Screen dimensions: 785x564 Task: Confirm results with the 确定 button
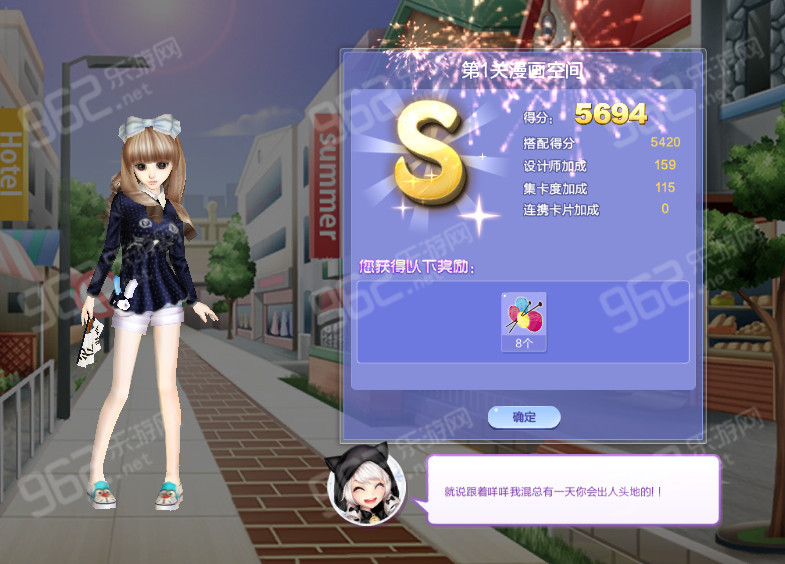click(x=524, y=417)
